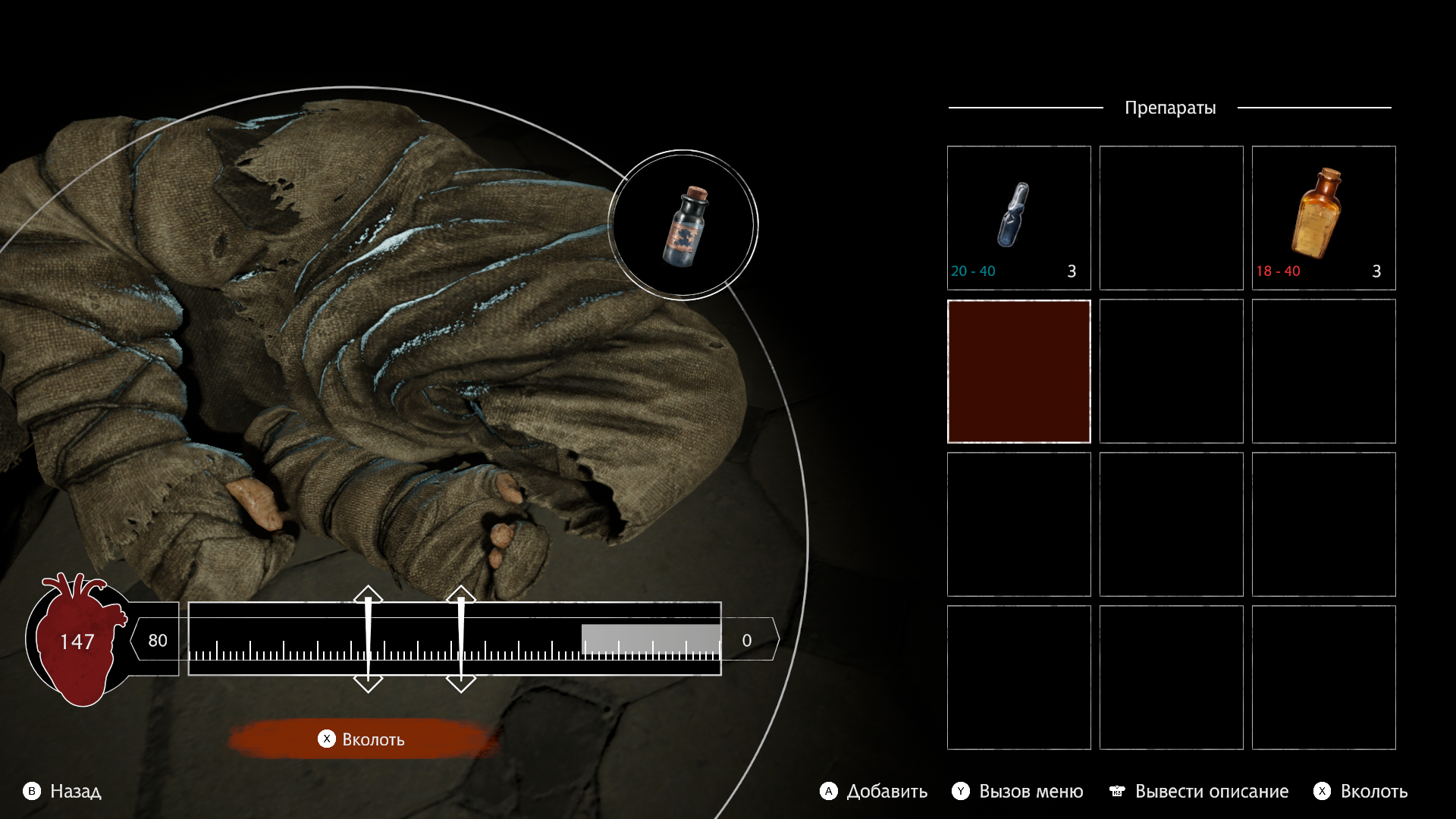Click the Препараты panel header

click(x=1171, y=107)
